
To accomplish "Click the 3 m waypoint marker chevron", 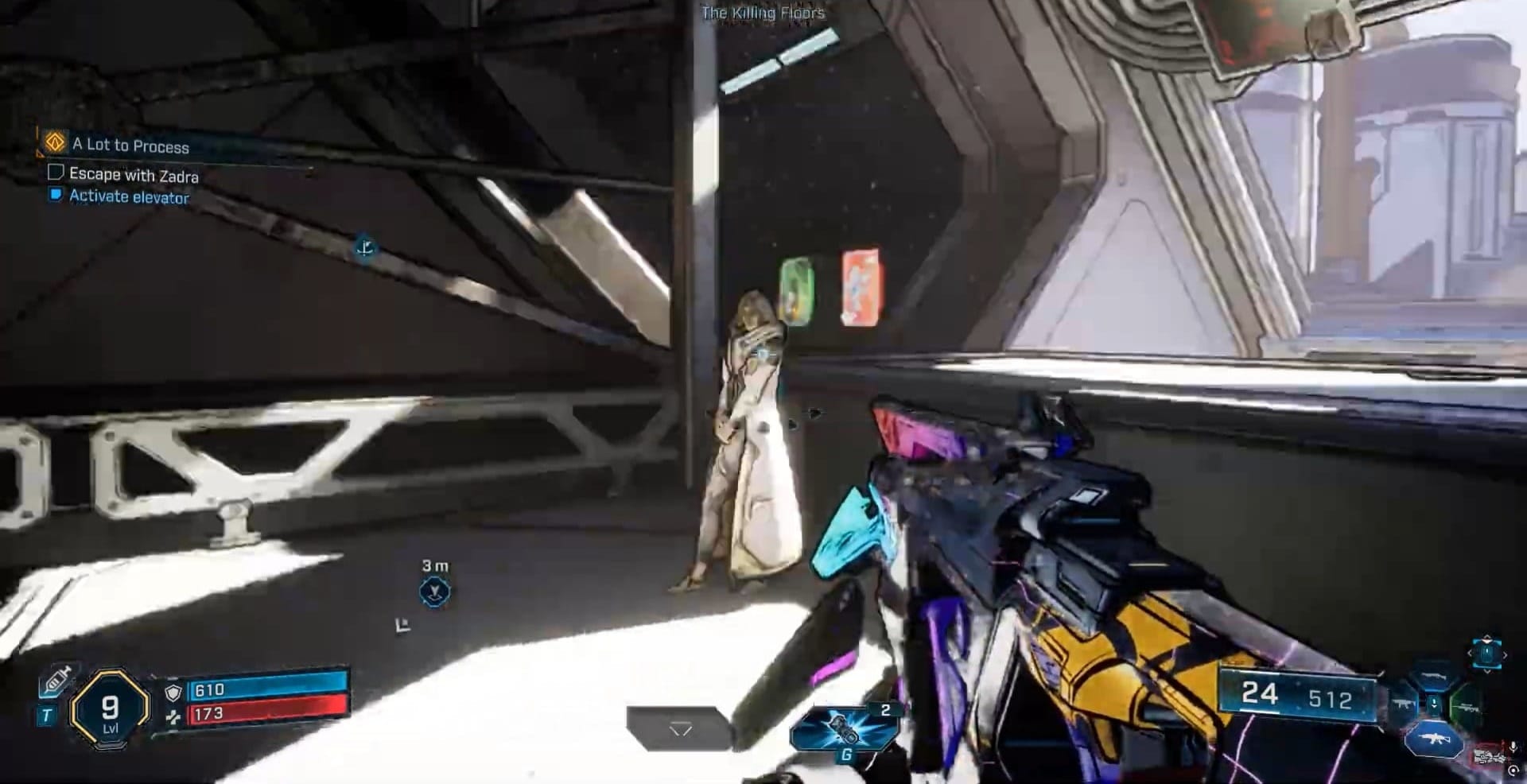I will coord(433,591).
